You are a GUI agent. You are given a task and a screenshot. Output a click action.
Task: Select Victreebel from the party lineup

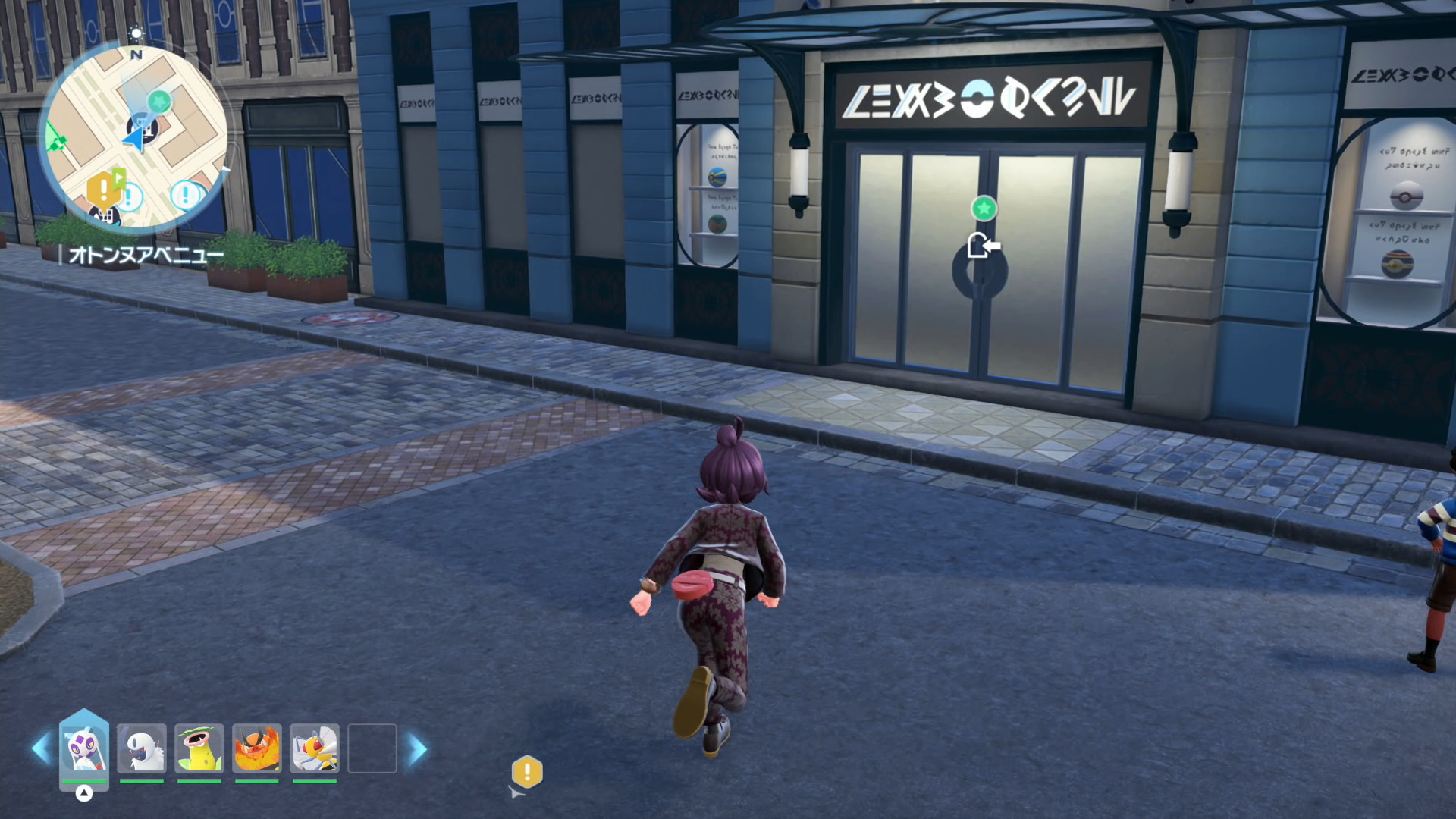[x=199, y=750]
